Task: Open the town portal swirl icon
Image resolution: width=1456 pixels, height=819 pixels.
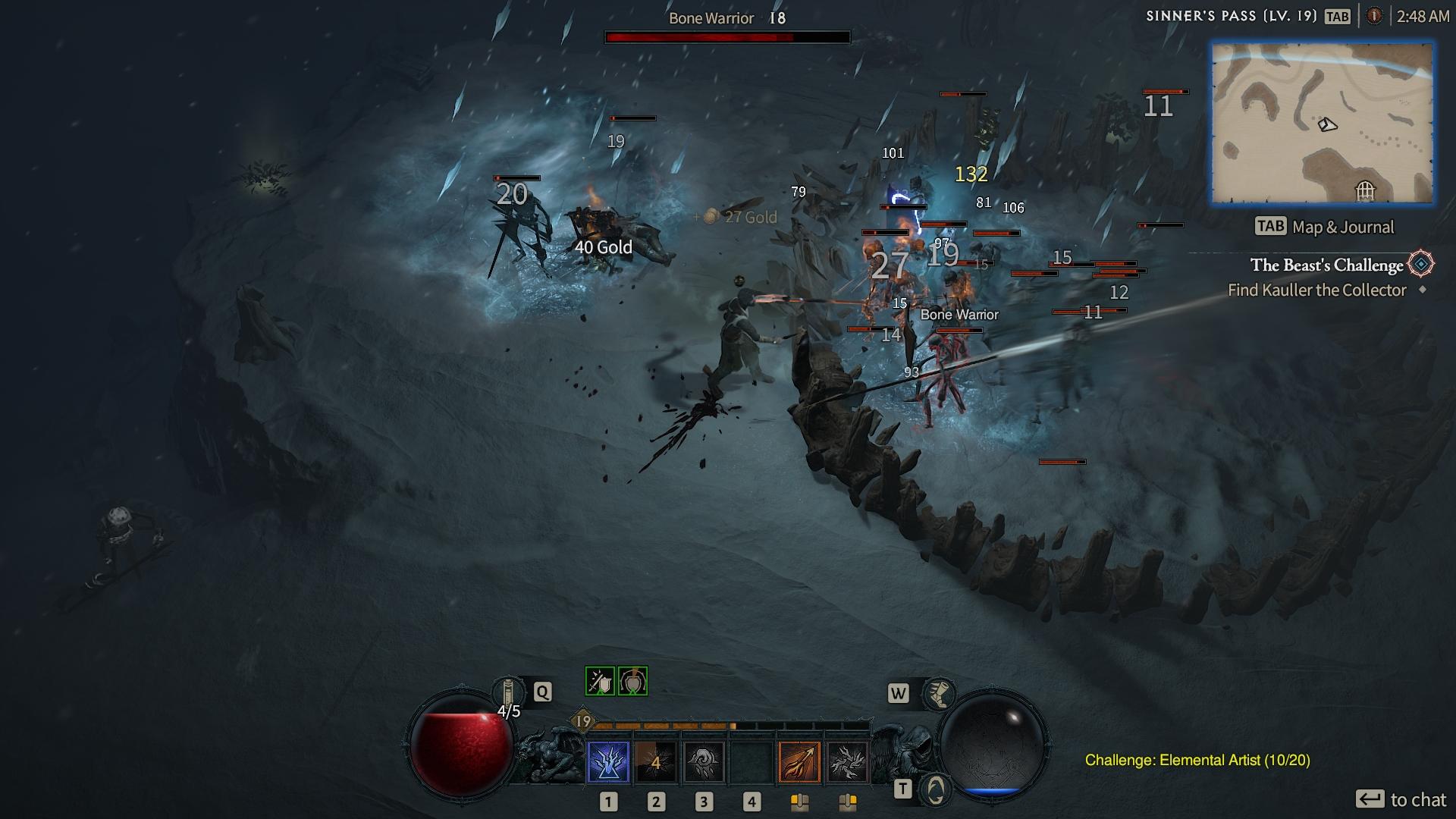Action: 936,789
